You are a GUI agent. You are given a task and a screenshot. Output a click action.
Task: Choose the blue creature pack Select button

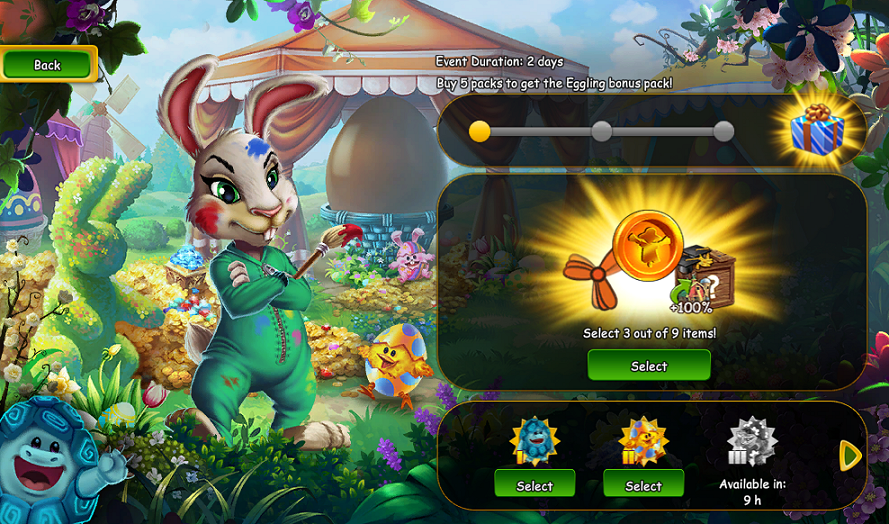(534, 485)
